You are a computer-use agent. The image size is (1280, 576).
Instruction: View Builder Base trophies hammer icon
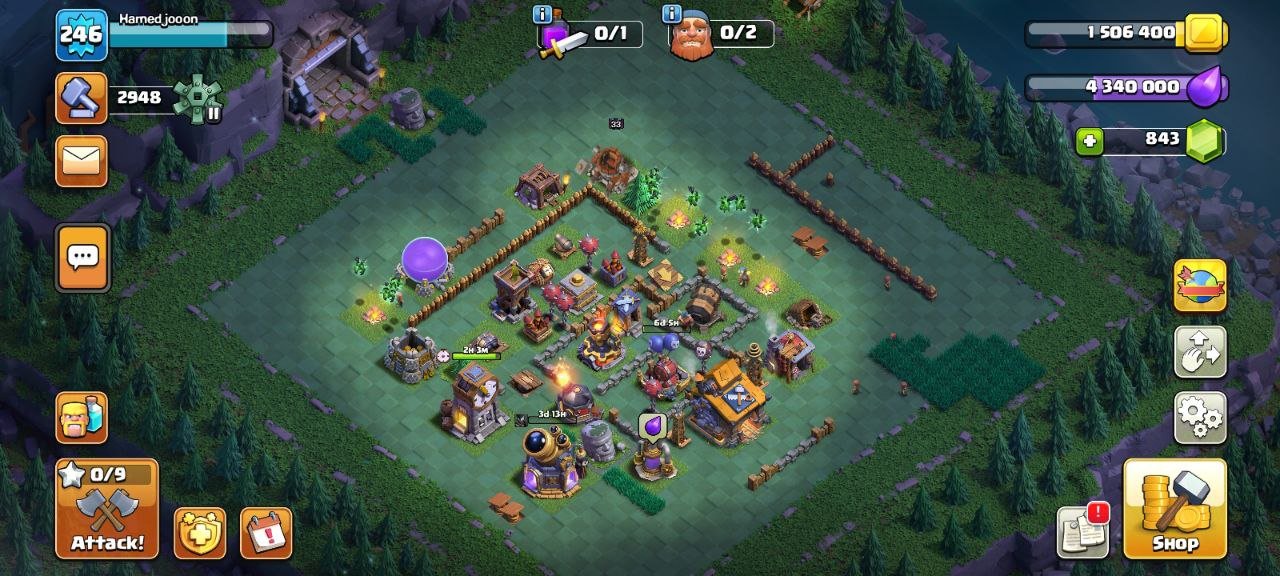(x=81, y=98)
